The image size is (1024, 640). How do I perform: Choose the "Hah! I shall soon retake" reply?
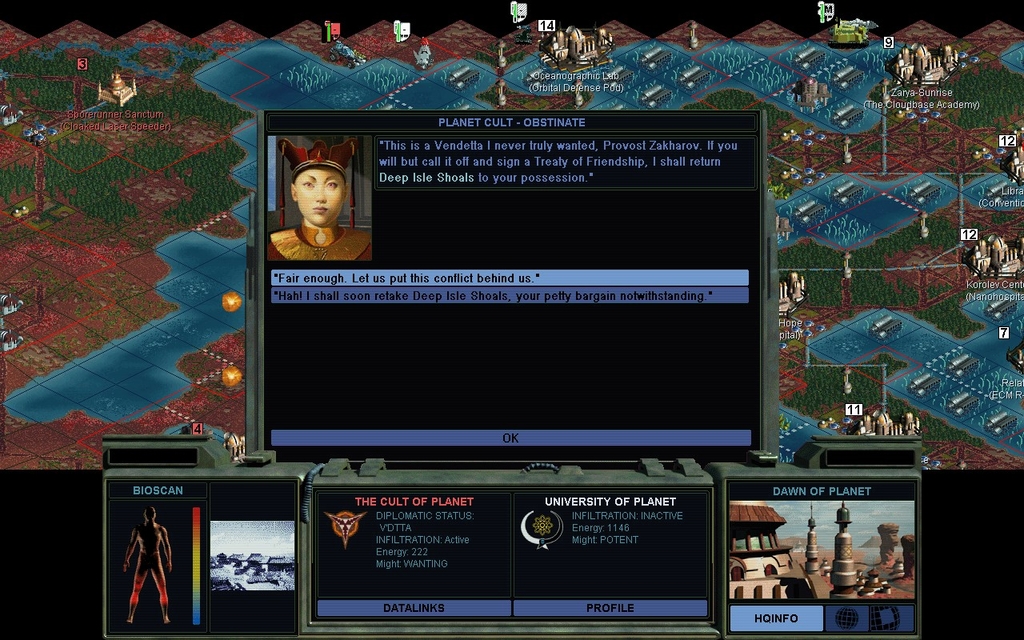pos(509,296)
